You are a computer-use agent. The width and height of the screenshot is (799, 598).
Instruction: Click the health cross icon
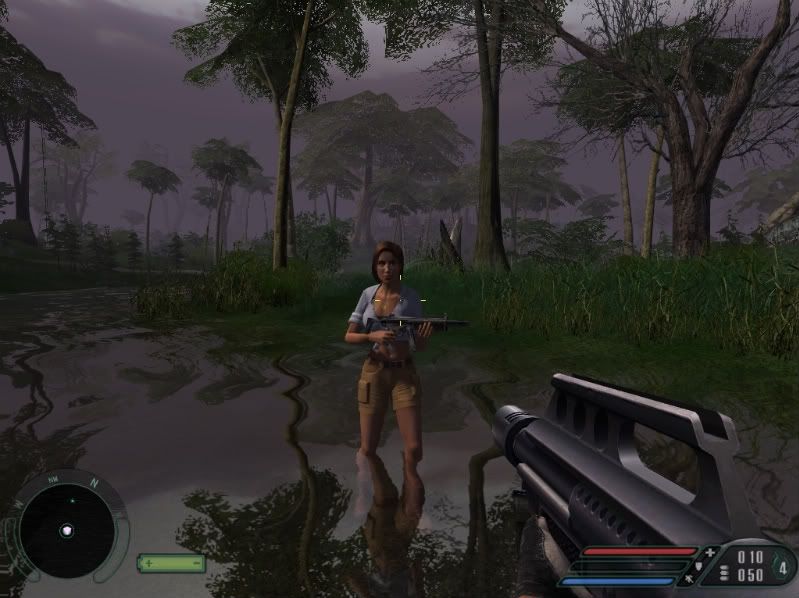710,552
